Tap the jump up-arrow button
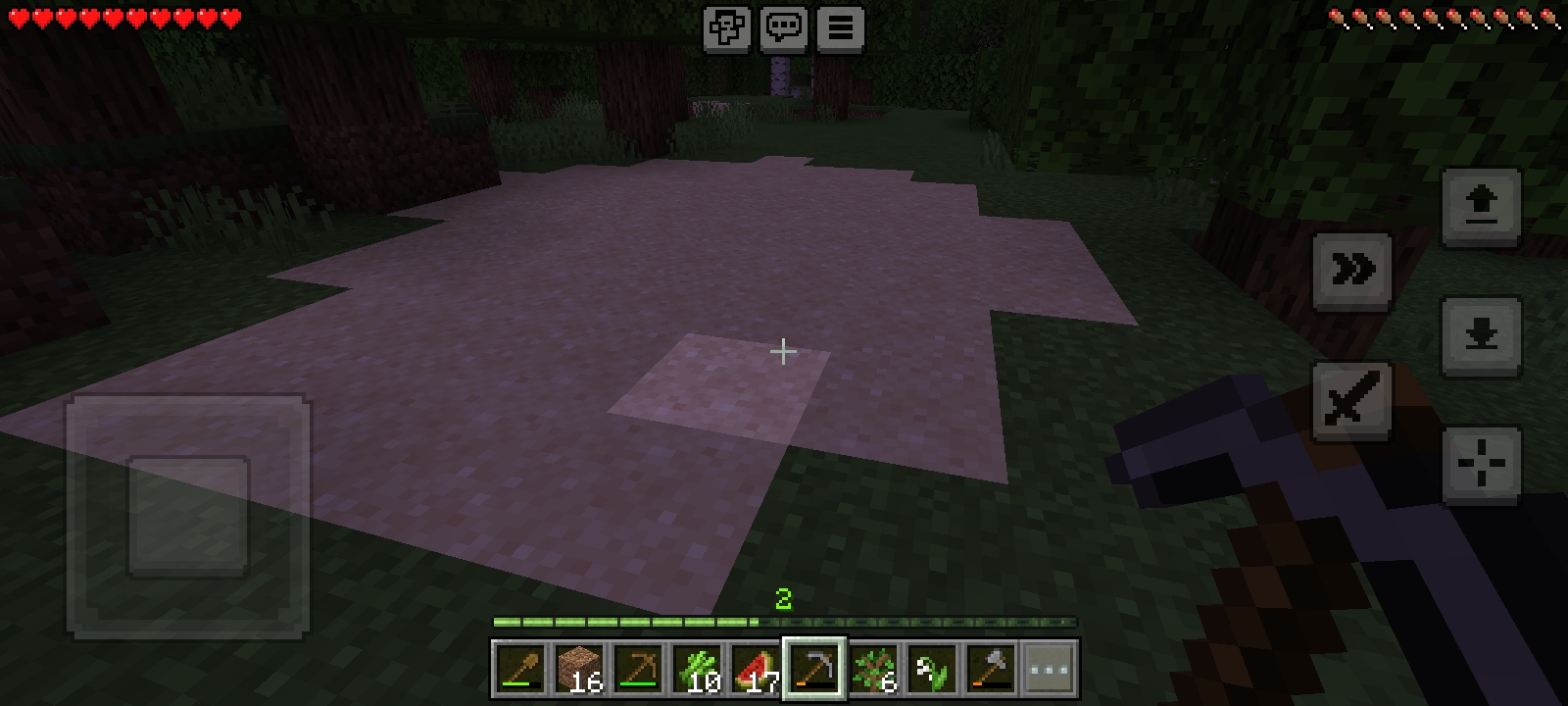This screenshot has width=1568, height=706. point(1481,206)
